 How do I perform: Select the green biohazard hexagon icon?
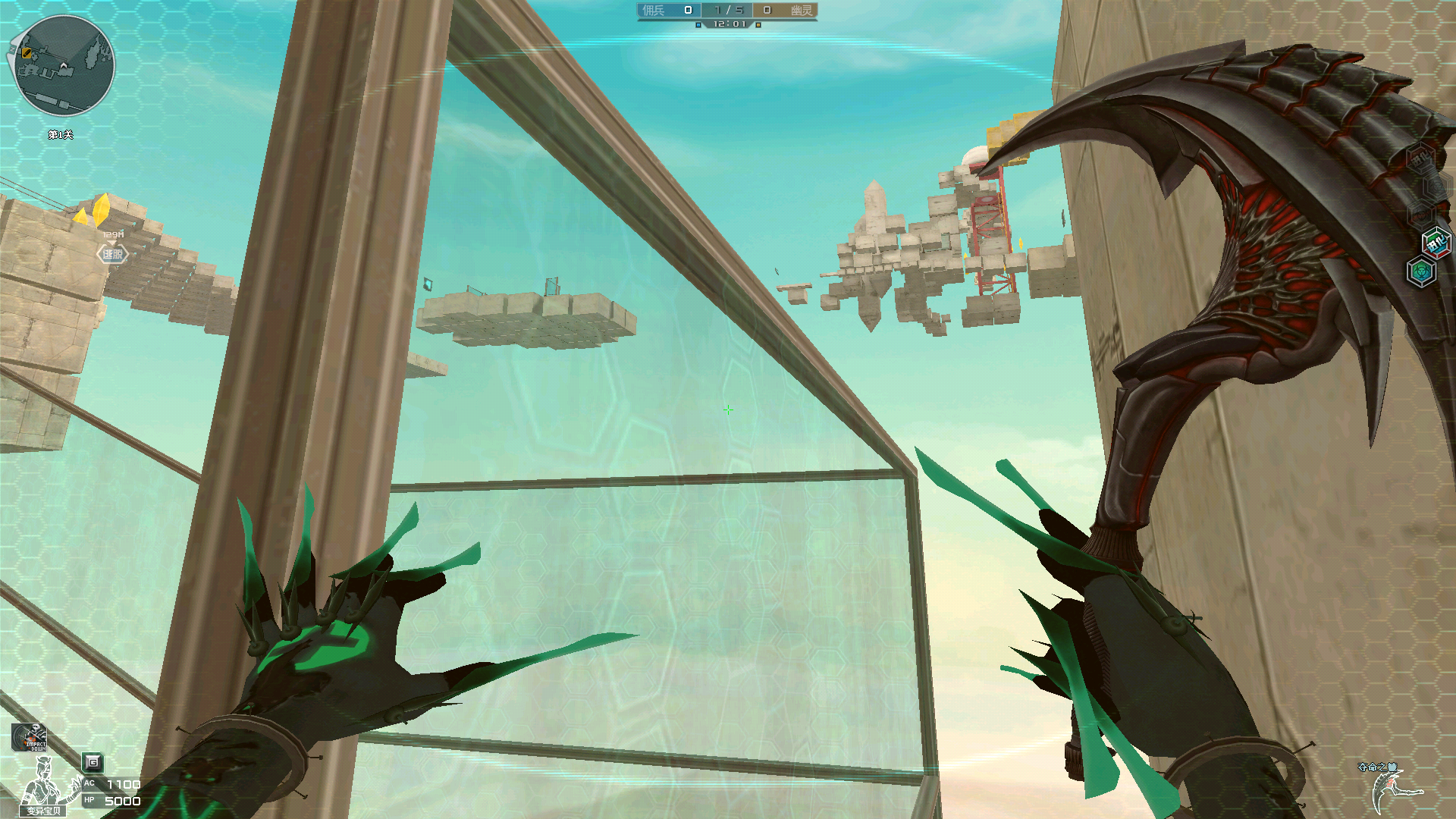pos(1420,271)
